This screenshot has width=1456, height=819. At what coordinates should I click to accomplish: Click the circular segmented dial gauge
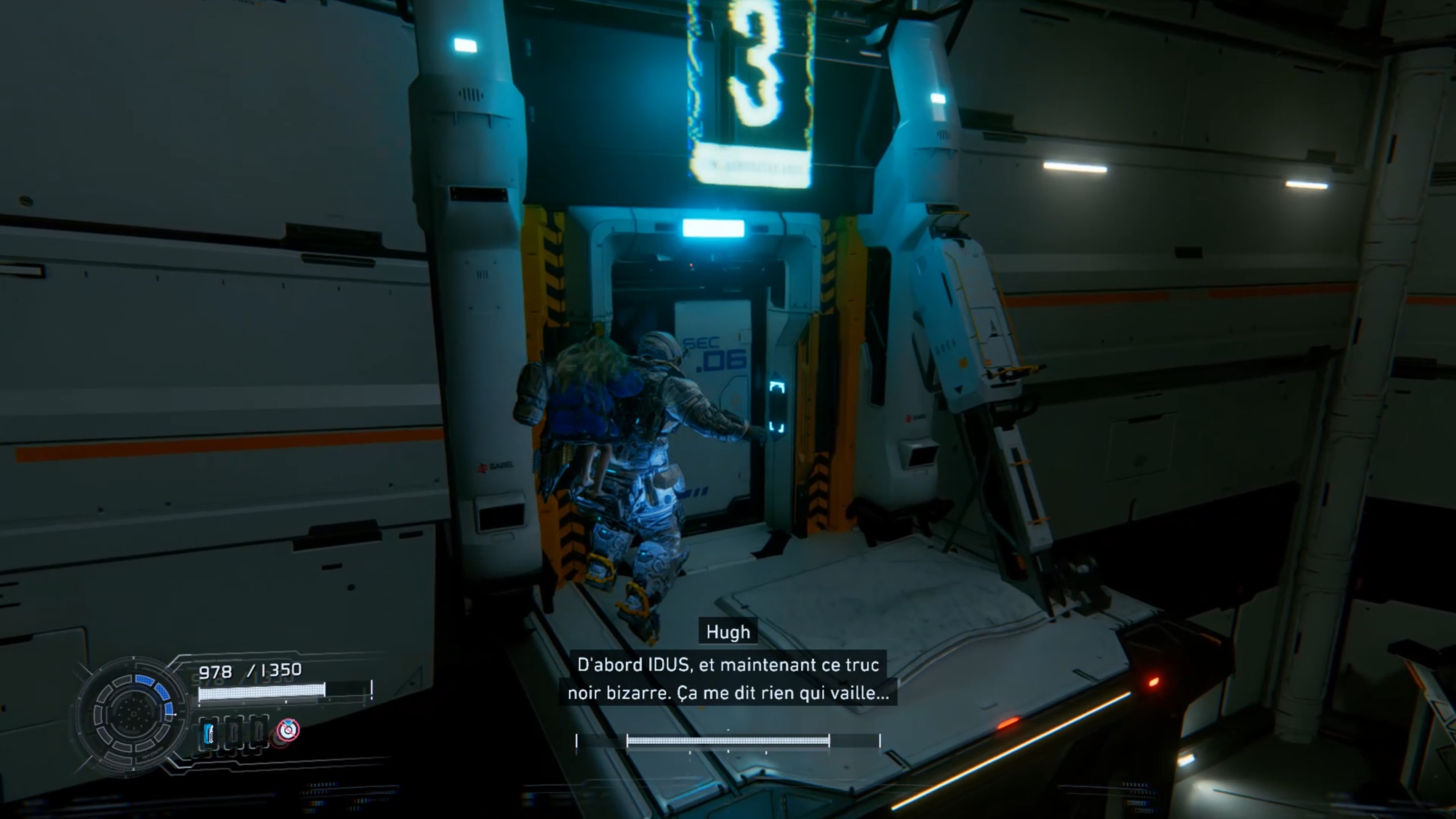(x=133, y=714)
